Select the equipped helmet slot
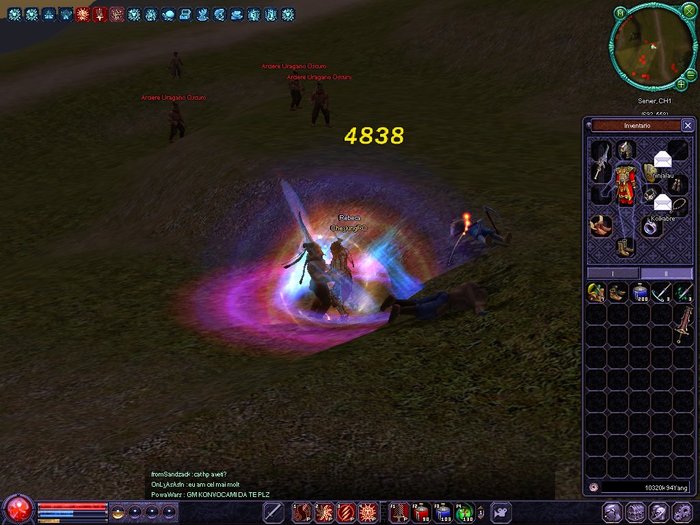Image resolution: width=700 pixels, height=525 pixels. click(625, 150)
